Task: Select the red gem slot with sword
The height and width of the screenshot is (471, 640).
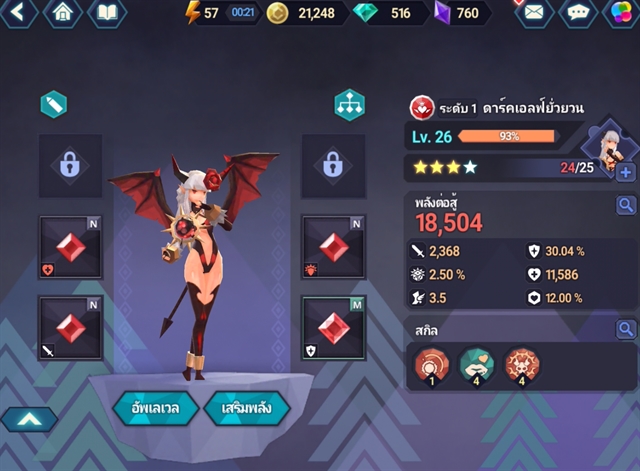Action: tap(70, 327)
